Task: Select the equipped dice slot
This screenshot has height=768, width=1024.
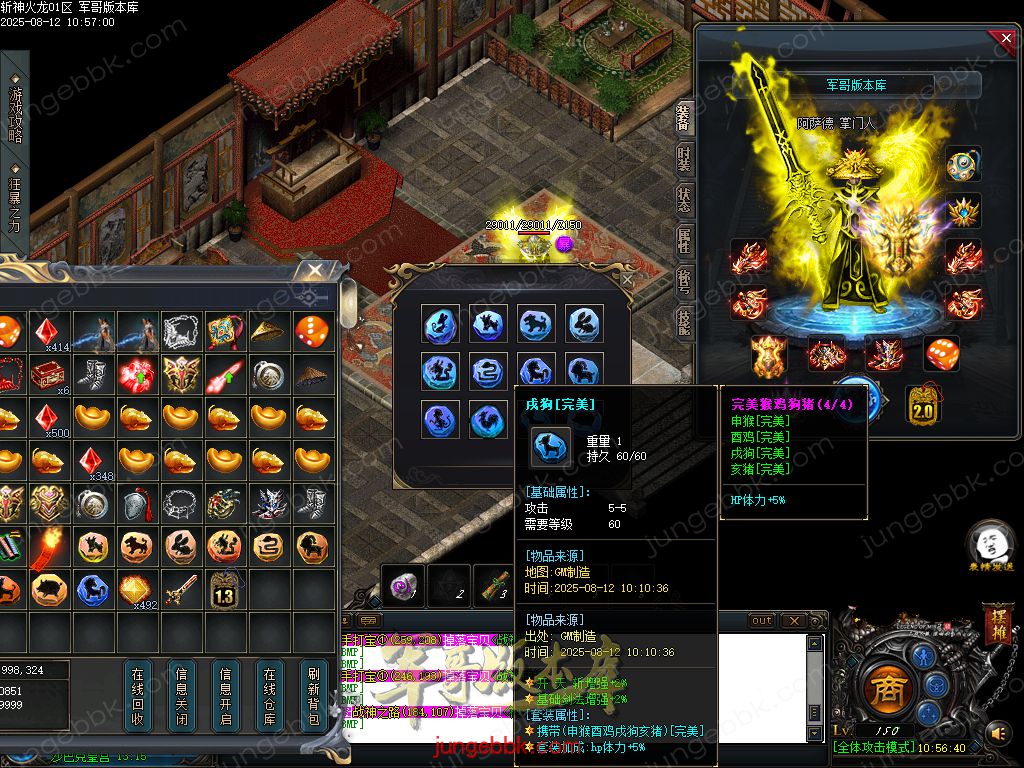Action: [940, 354]
